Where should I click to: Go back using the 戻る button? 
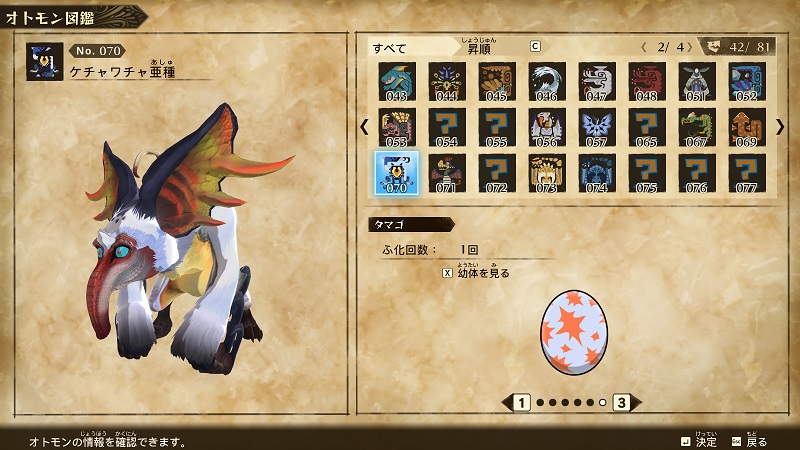click(750, 441)
